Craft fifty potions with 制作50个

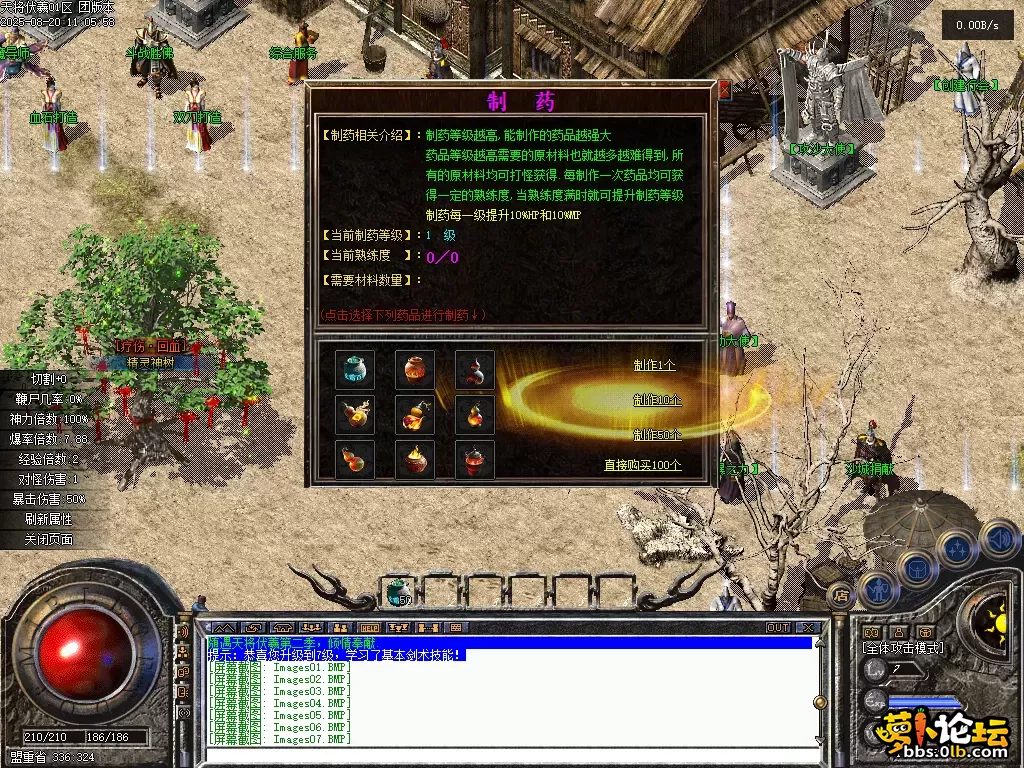(657, 435)
